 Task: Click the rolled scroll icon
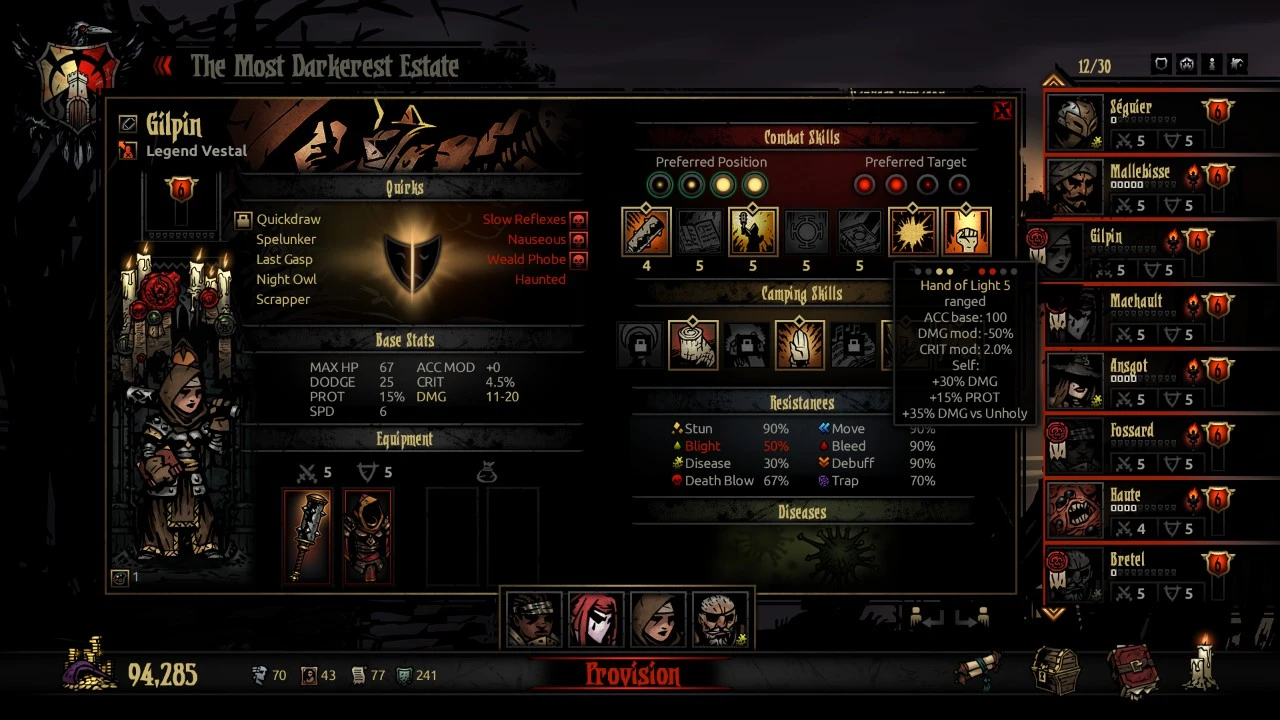tap(978, 670)
